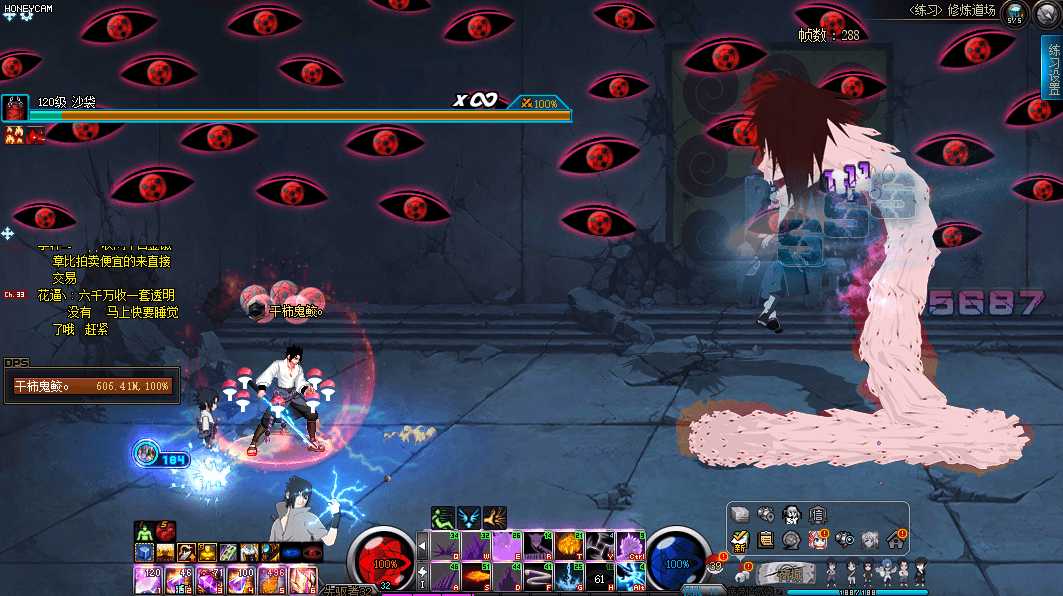
Task: Use the skill on hotkey Q
Action: coord(444,546)
